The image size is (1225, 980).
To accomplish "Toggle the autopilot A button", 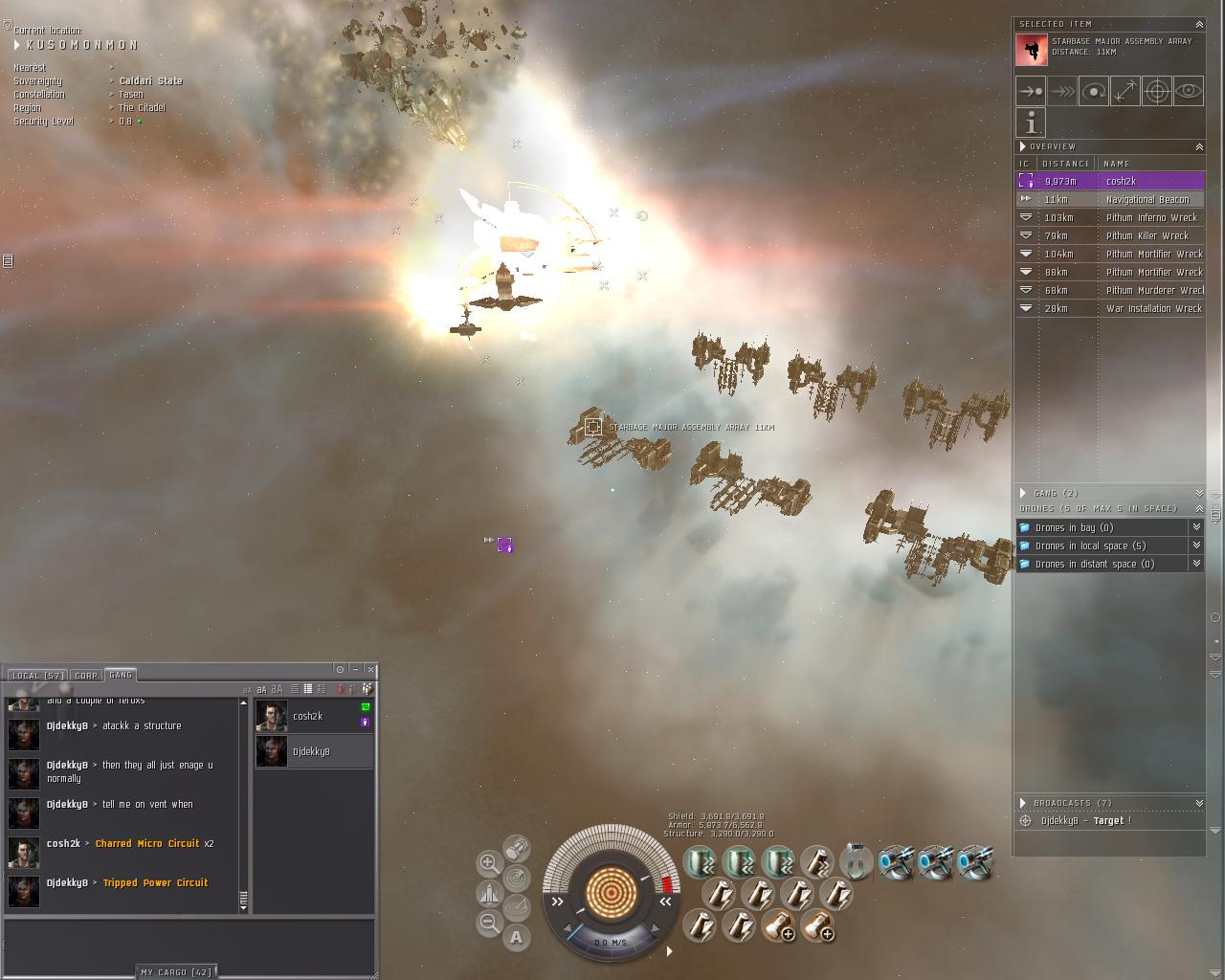I will tap(517, 938).
